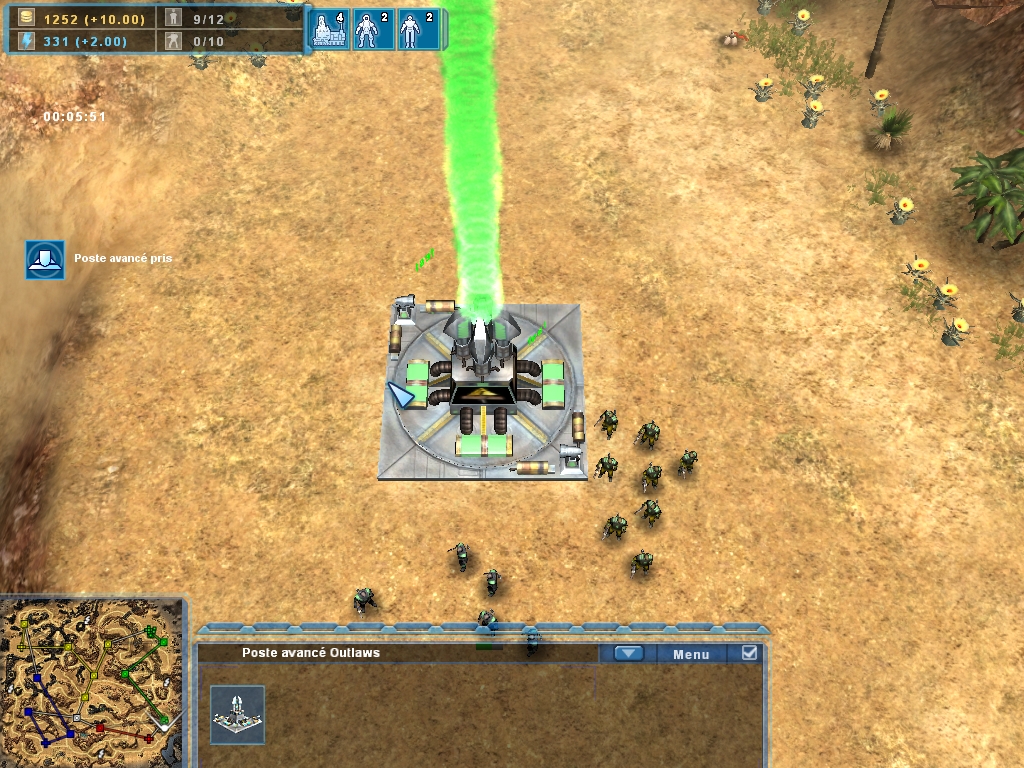Viewport: 1024px width, 768px height.
Task: Toggle the checkbox beside the Menu button
Action: 749,653
